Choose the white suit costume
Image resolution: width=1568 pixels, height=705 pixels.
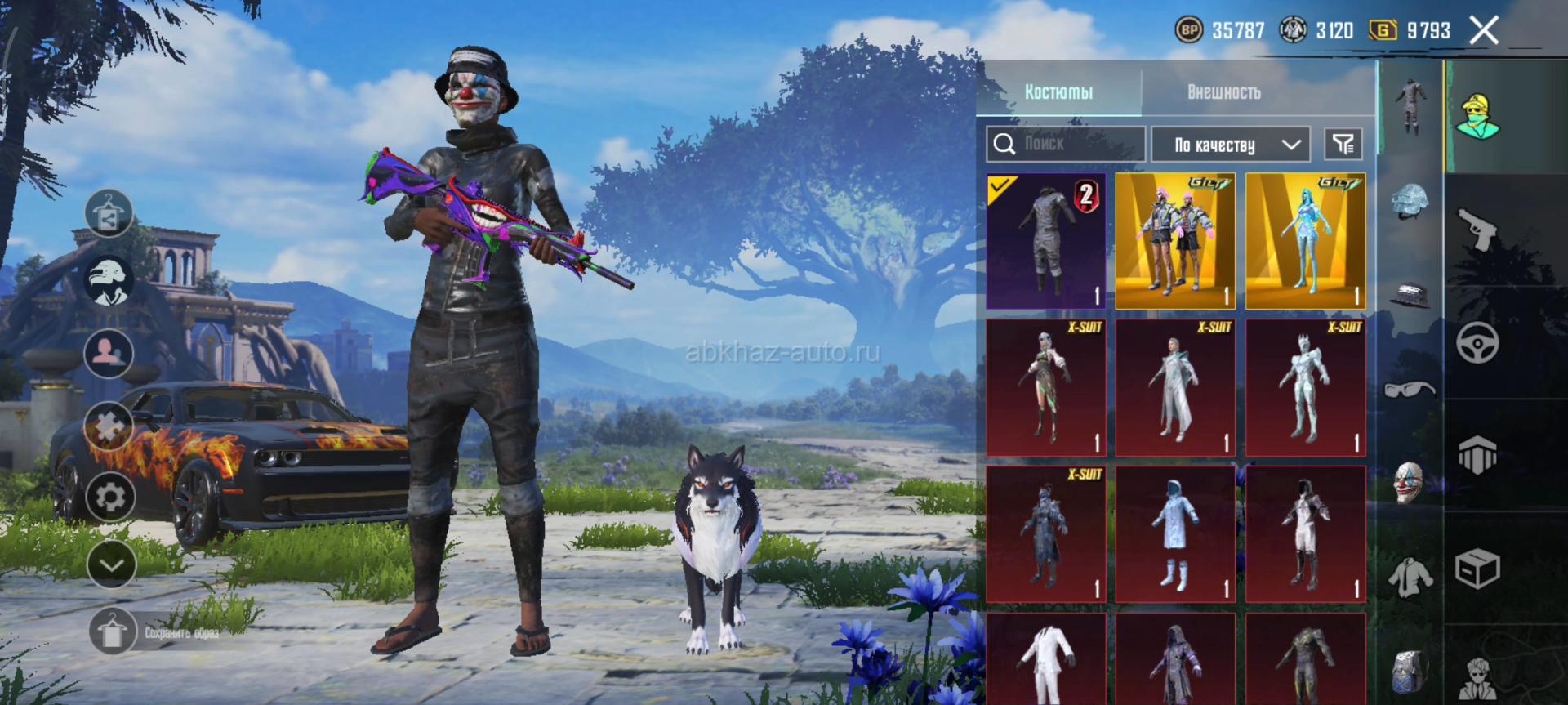(1046, 660)
